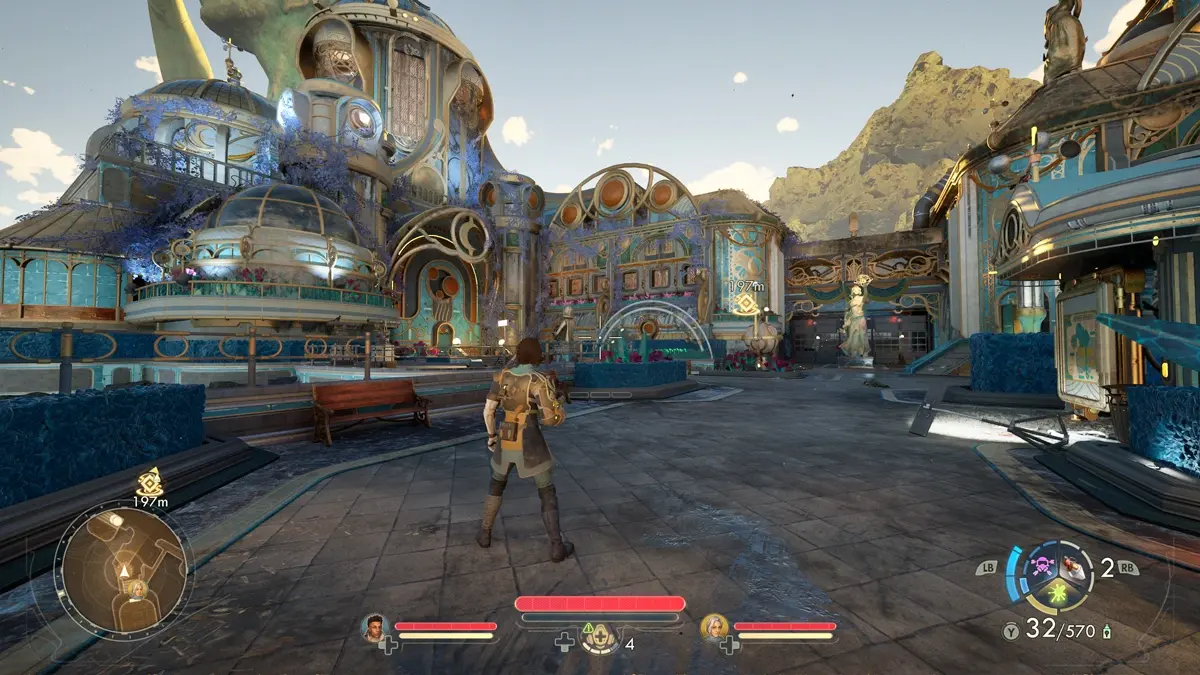
Task: Select the dark-haired companion portrait
Action: click(374, 626)
